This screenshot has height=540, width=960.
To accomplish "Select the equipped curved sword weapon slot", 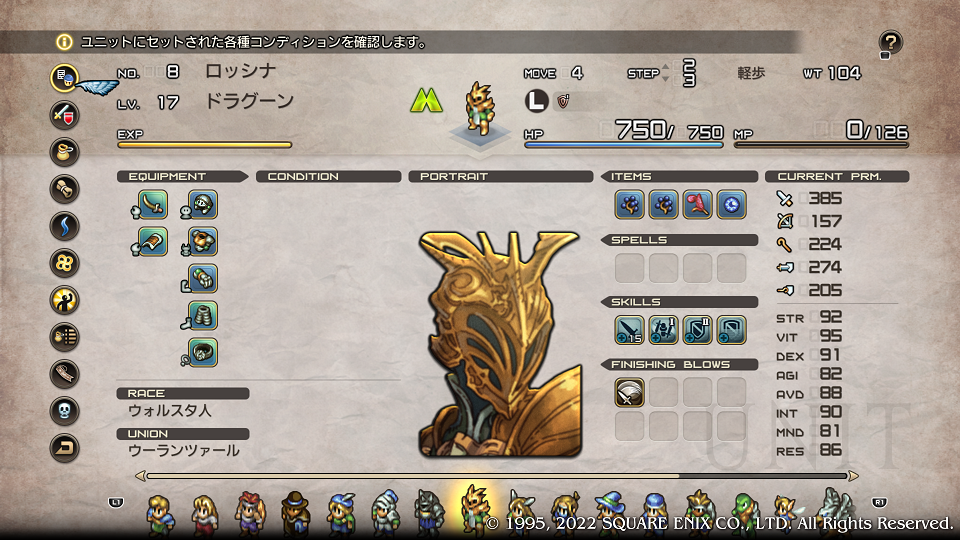I will [153, 204].
